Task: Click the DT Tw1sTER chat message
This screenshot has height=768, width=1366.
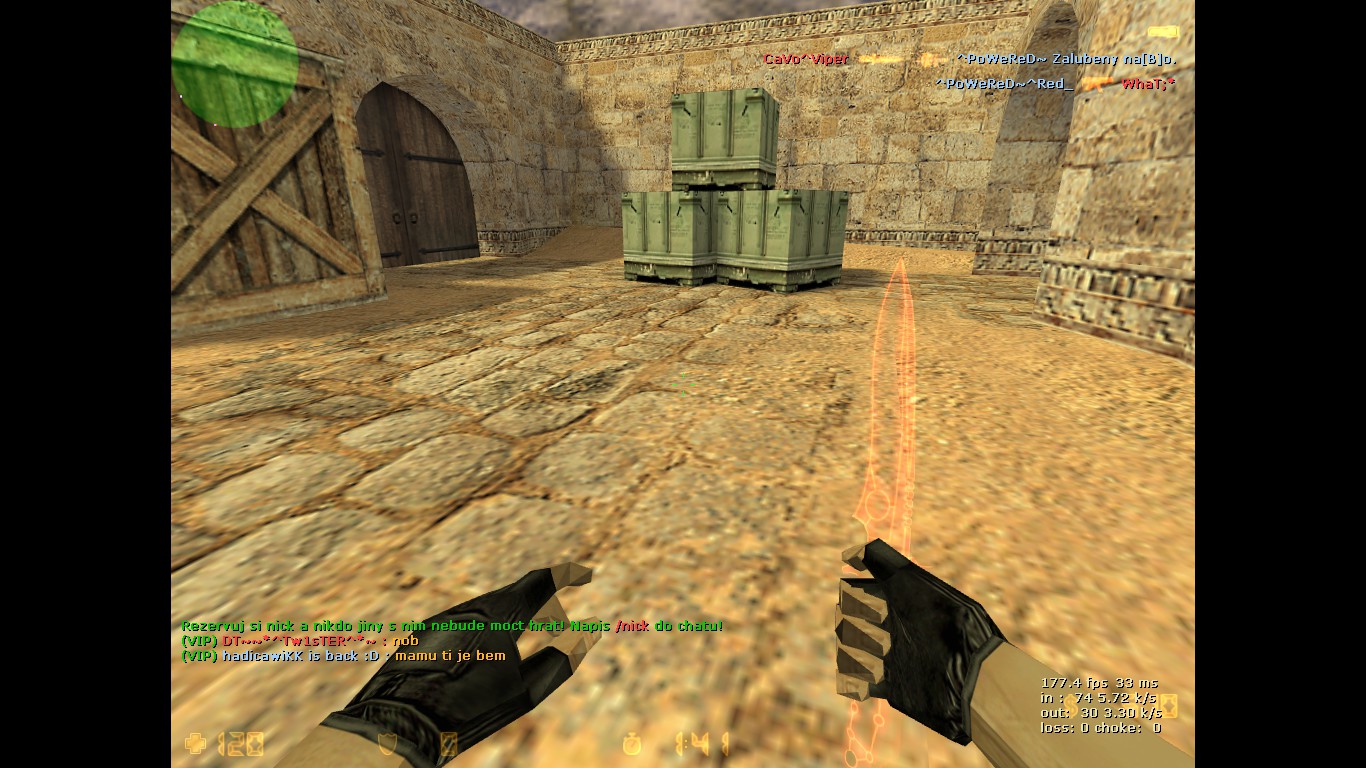Action: click(300, 641)
